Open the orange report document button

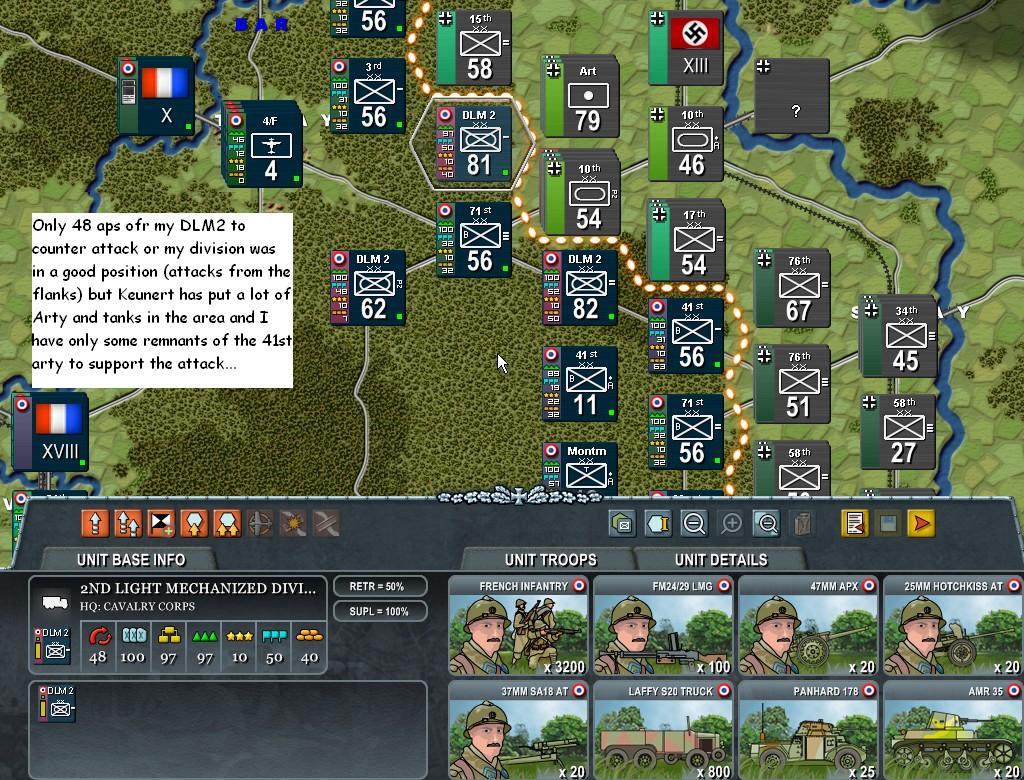854,523
